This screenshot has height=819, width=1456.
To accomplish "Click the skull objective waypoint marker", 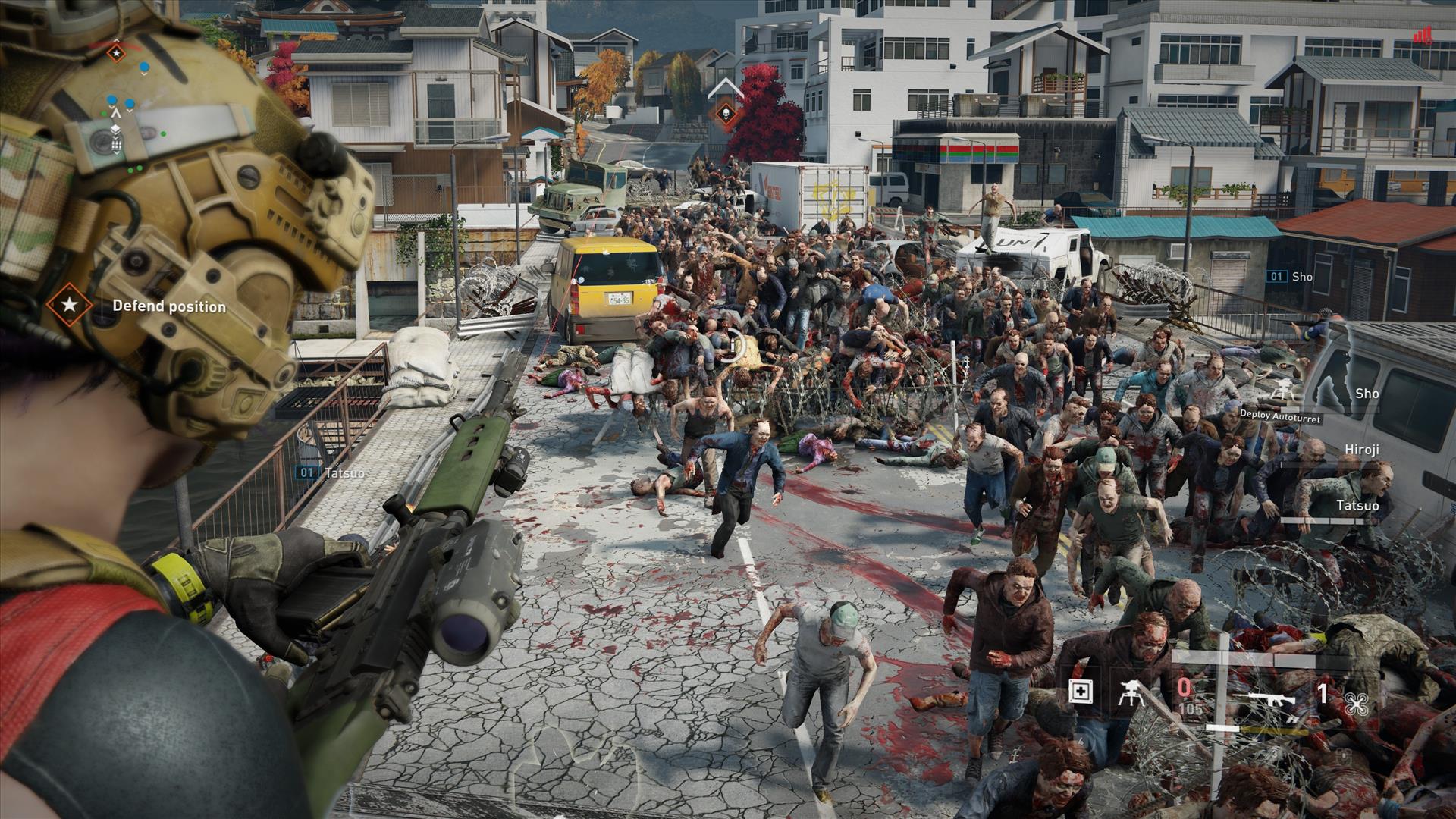I will (x=726, y=113).
